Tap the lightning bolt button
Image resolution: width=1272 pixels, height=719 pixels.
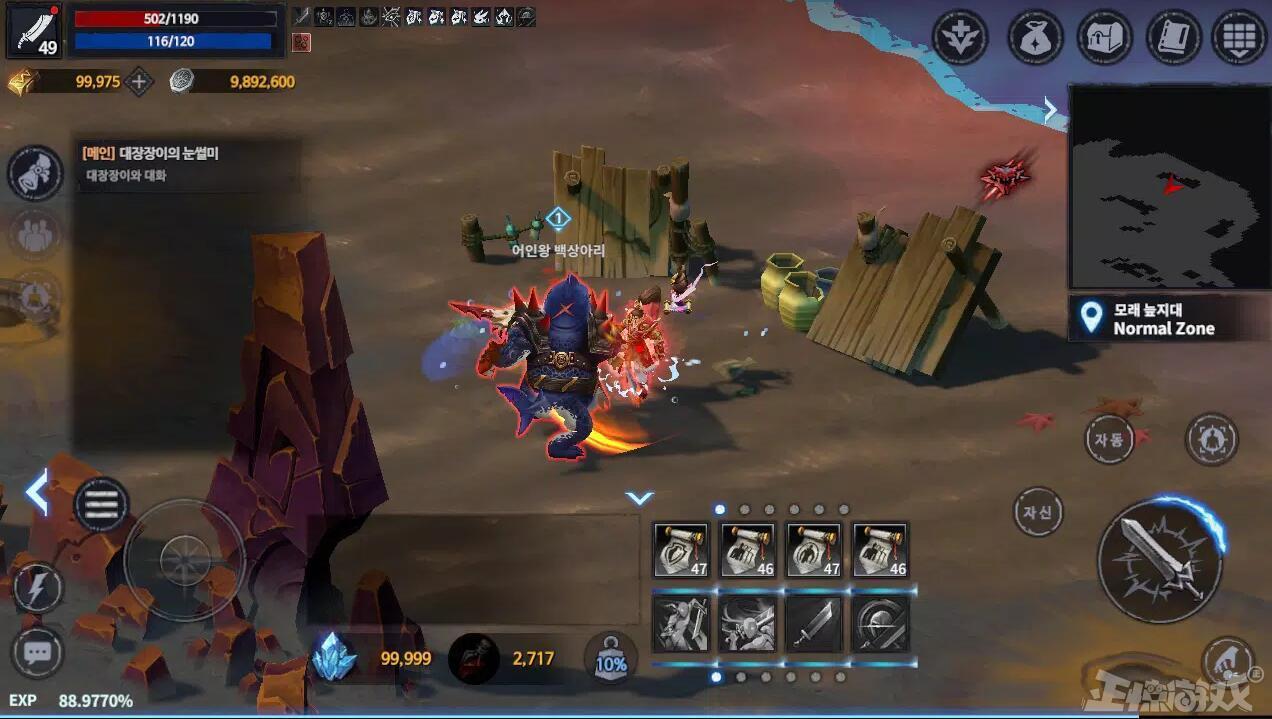pyautogui.click(x=37, y=589)
